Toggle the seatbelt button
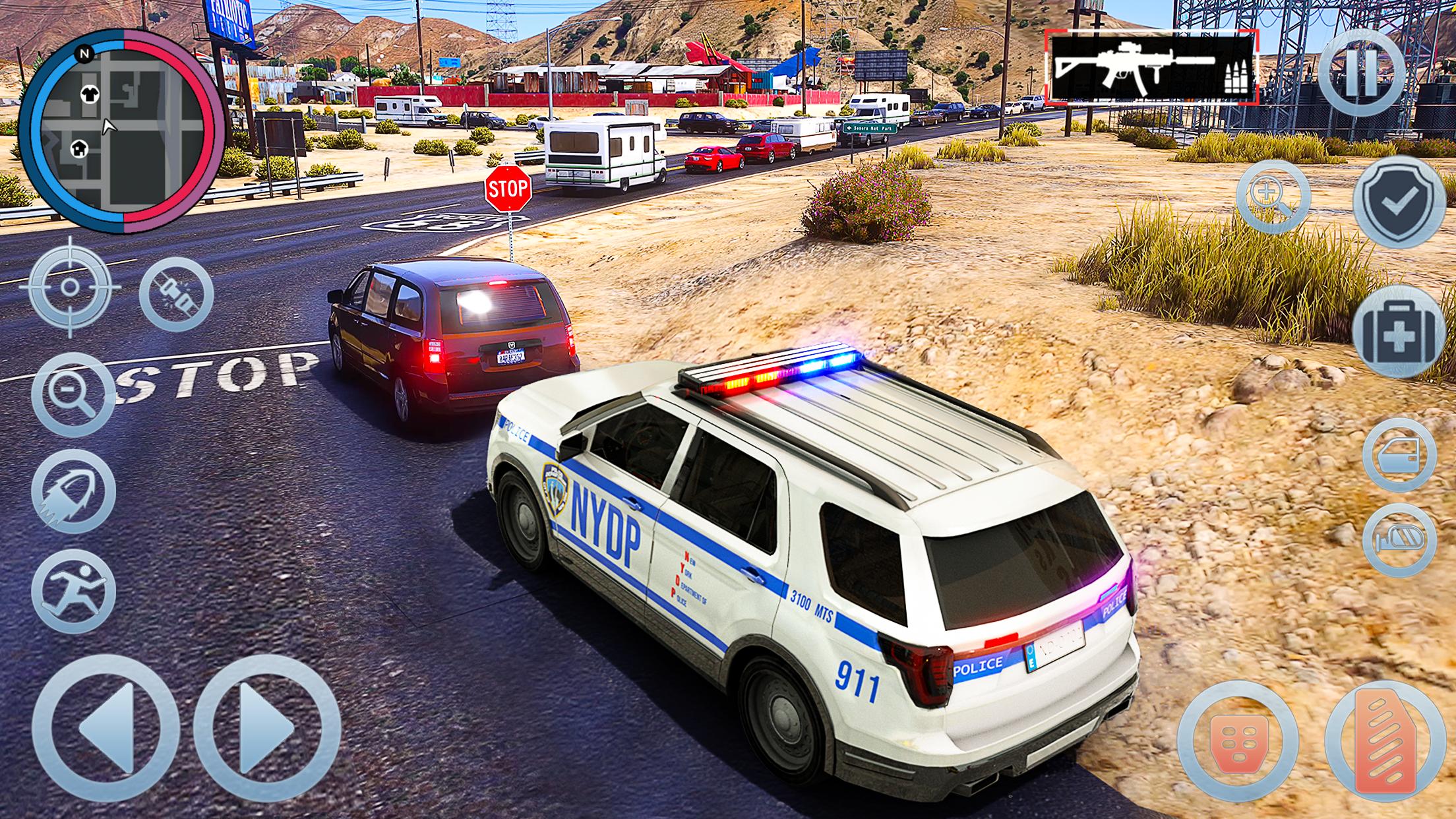 click(x=177, y=294)
